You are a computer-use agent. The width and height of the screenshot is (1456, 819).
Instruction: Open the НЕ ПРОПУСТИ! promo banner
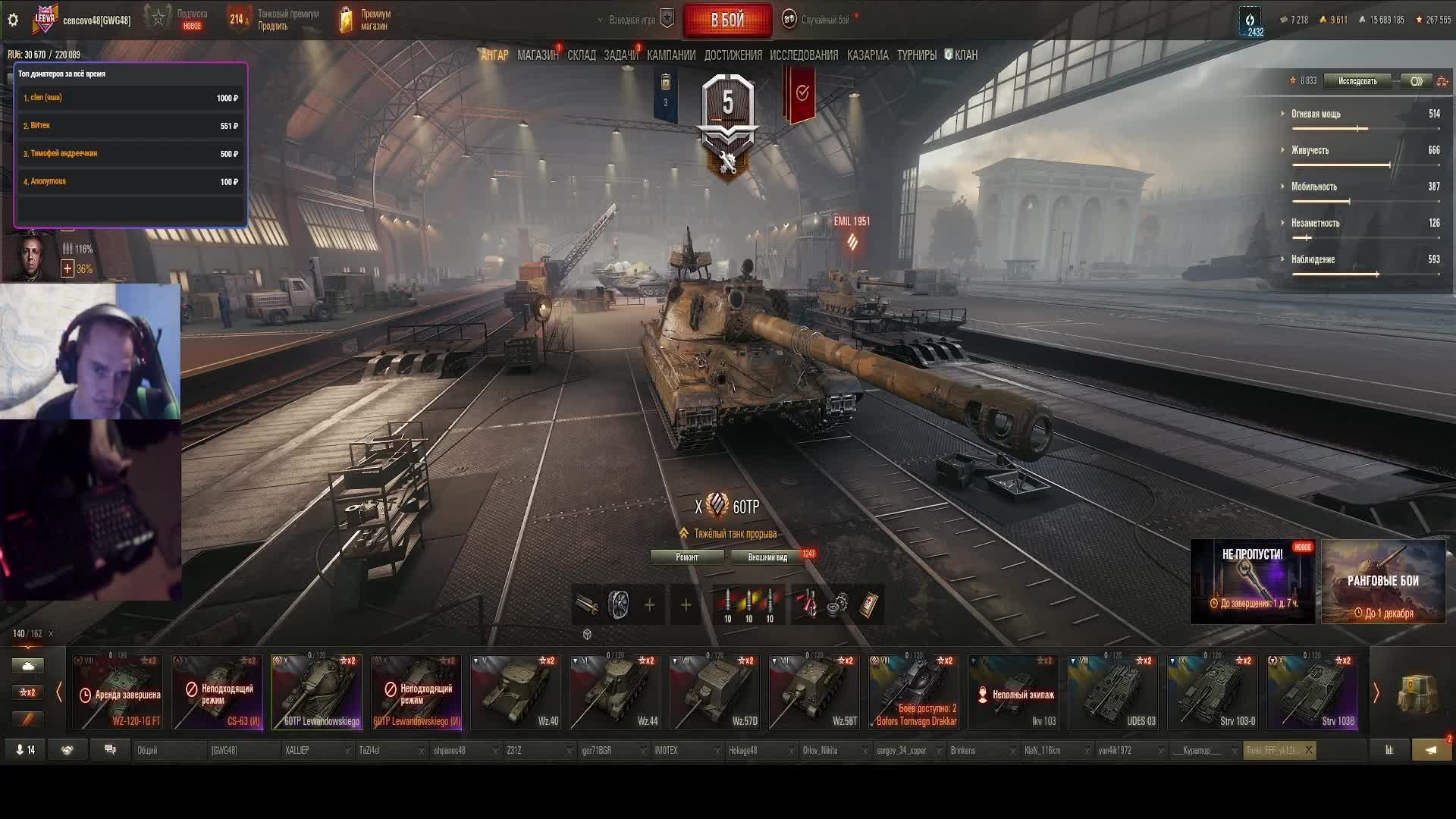click(1252, 582)
